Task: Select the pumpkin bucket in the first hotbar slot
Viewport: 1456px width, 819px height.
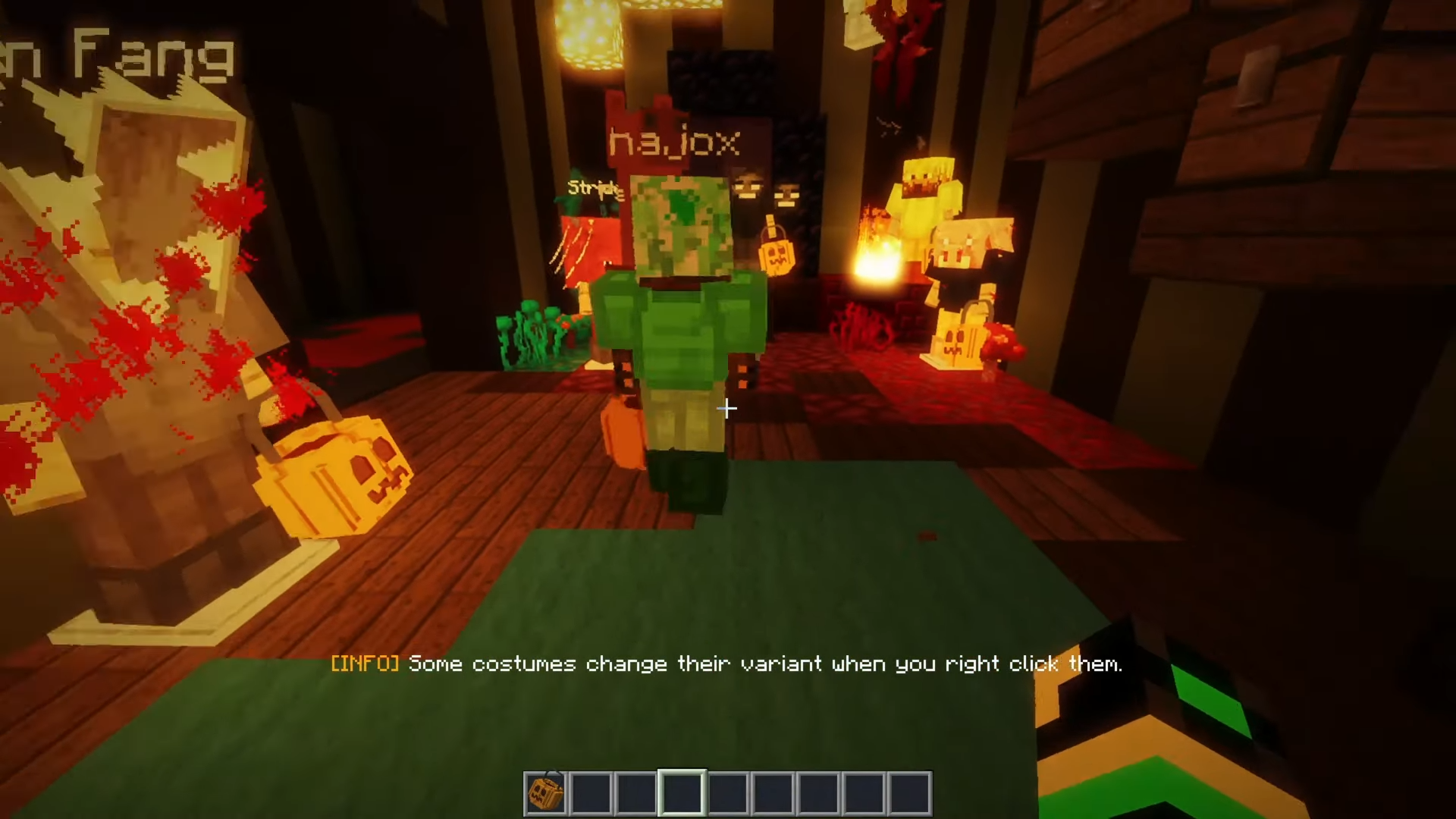Action: [544, 792]
